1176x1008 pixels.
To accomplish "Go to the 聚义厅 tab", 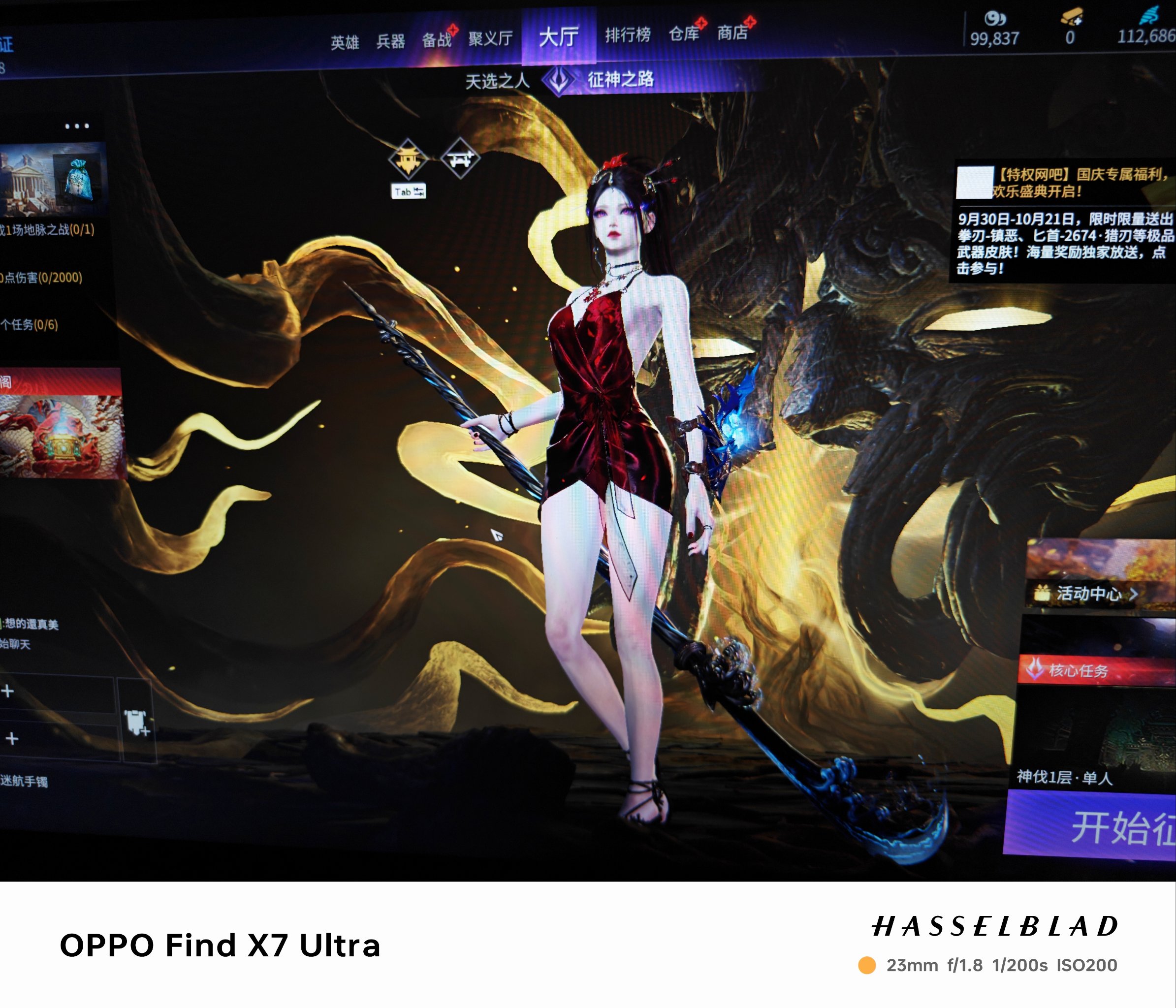I will [490, 38].
